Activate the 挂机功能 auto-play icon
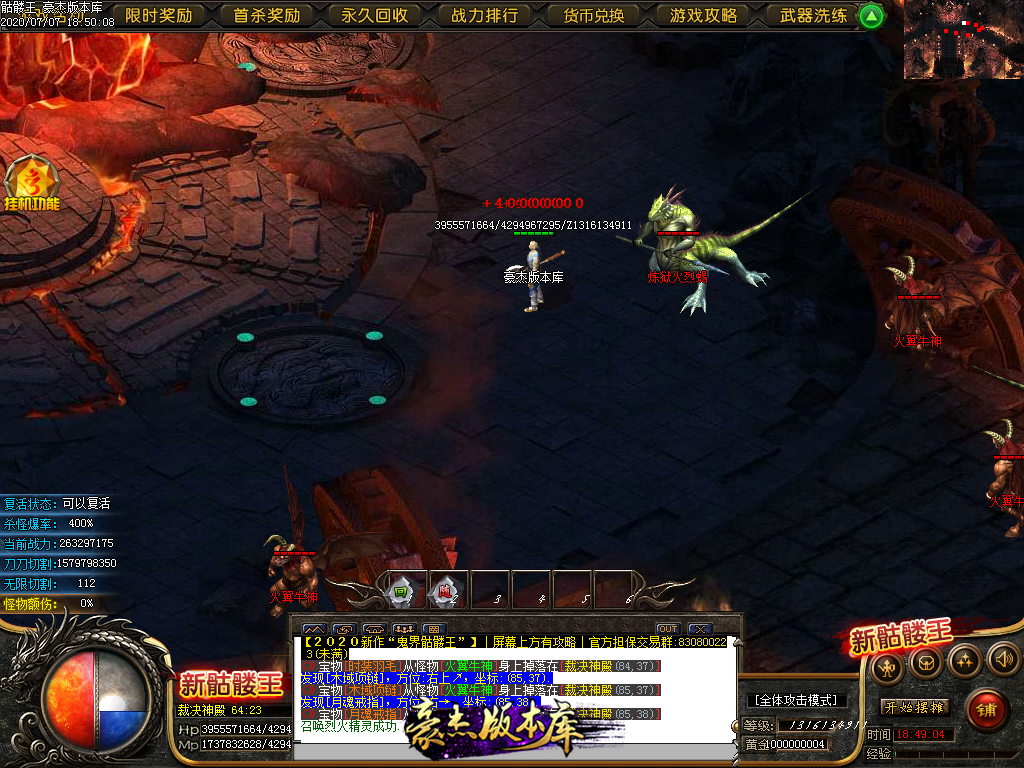 click(x=32, y=185)
